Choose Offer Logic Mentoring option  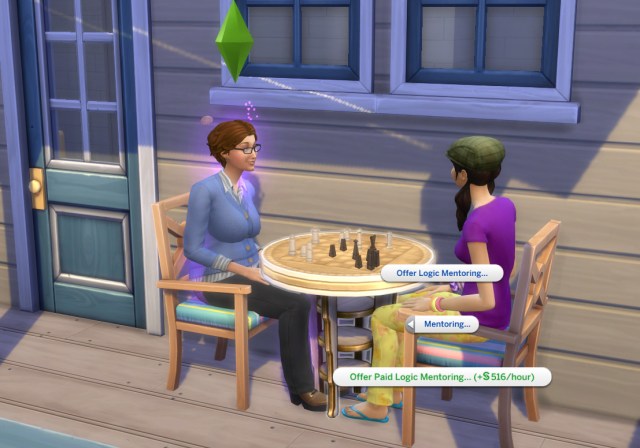tap(442, 273)
